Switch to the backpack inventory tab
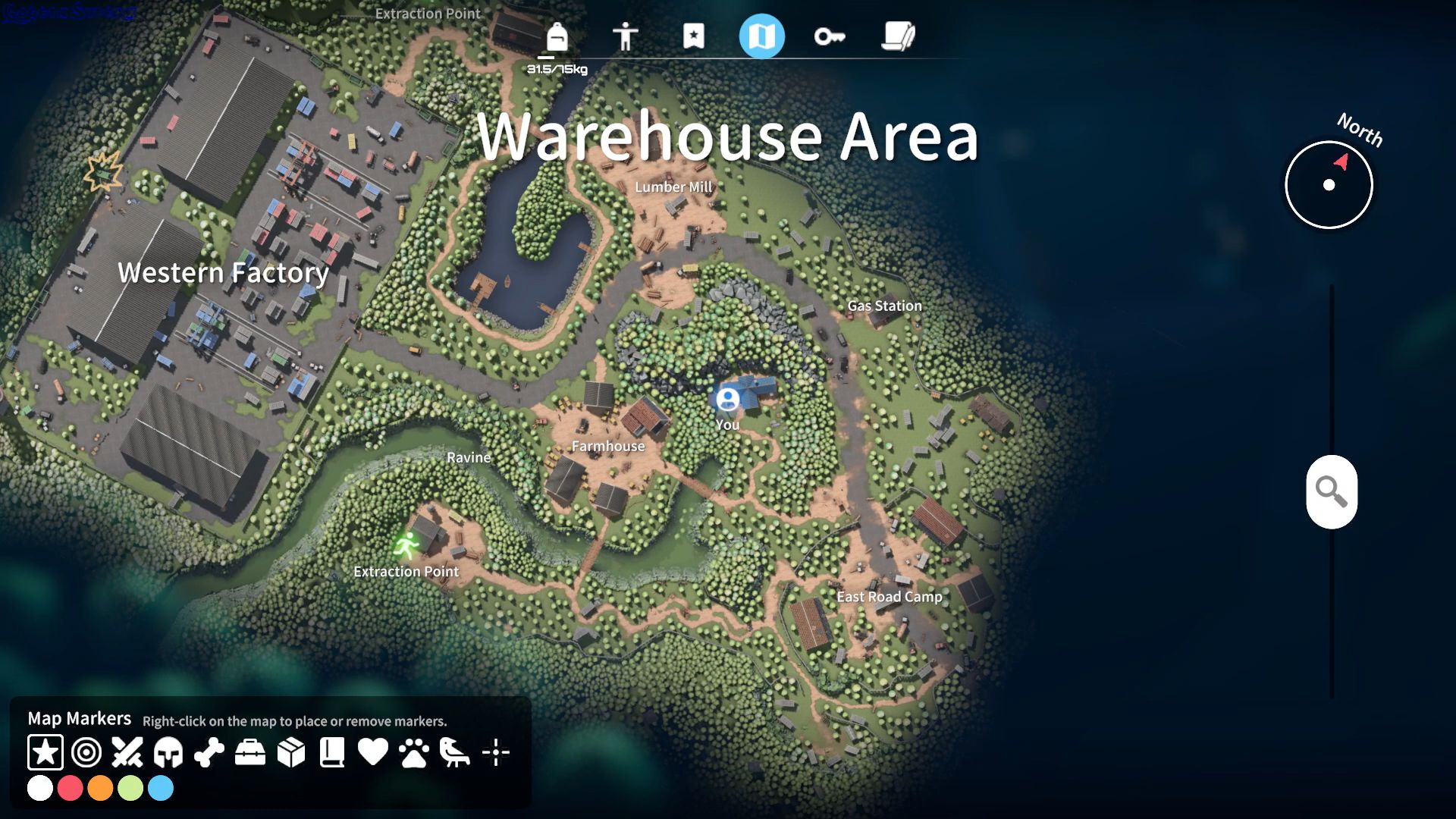This screenshot has width=1456, height=819. click(557, 35)
